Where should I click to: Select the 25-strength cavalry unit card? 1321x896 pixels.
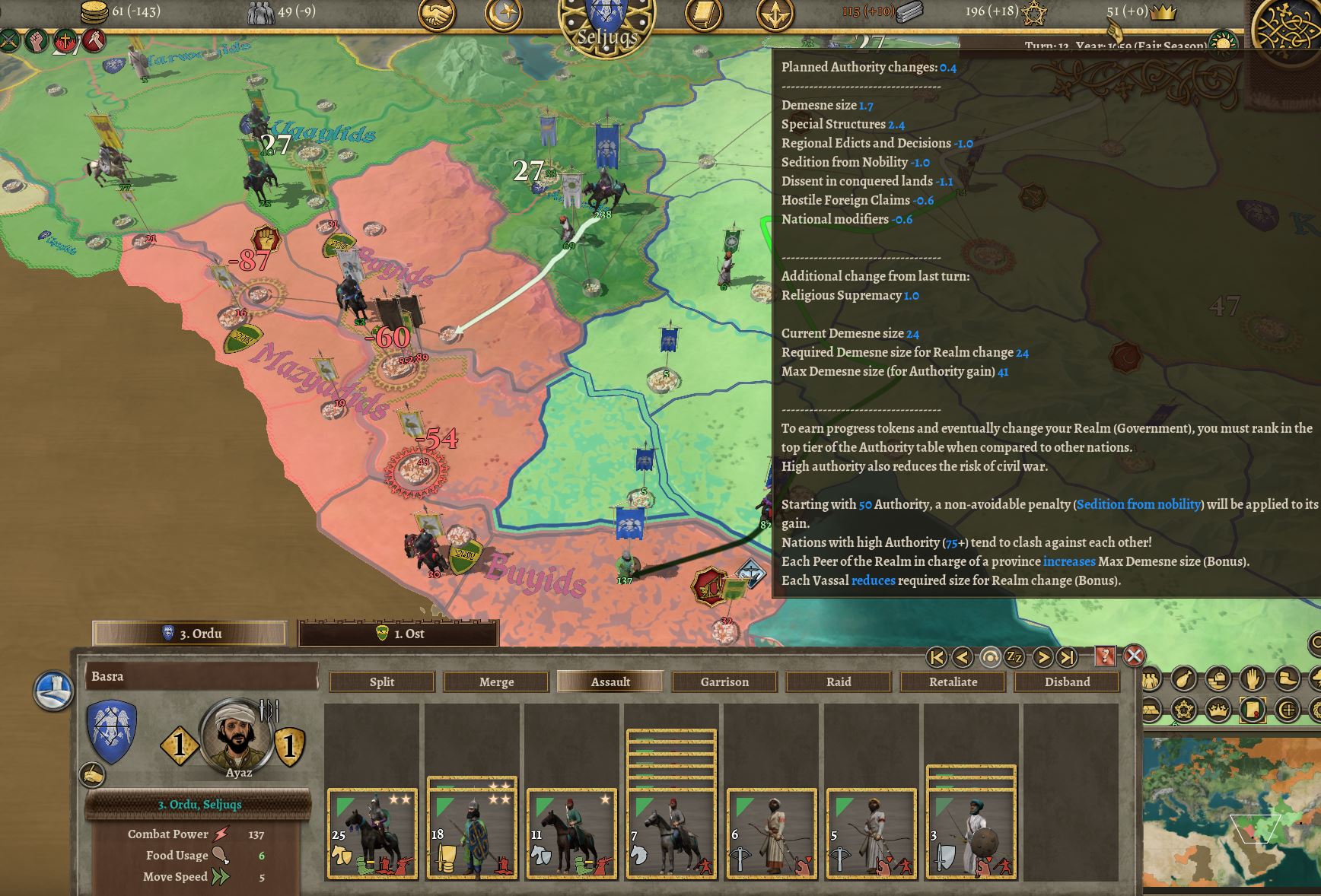coord(371,829)
